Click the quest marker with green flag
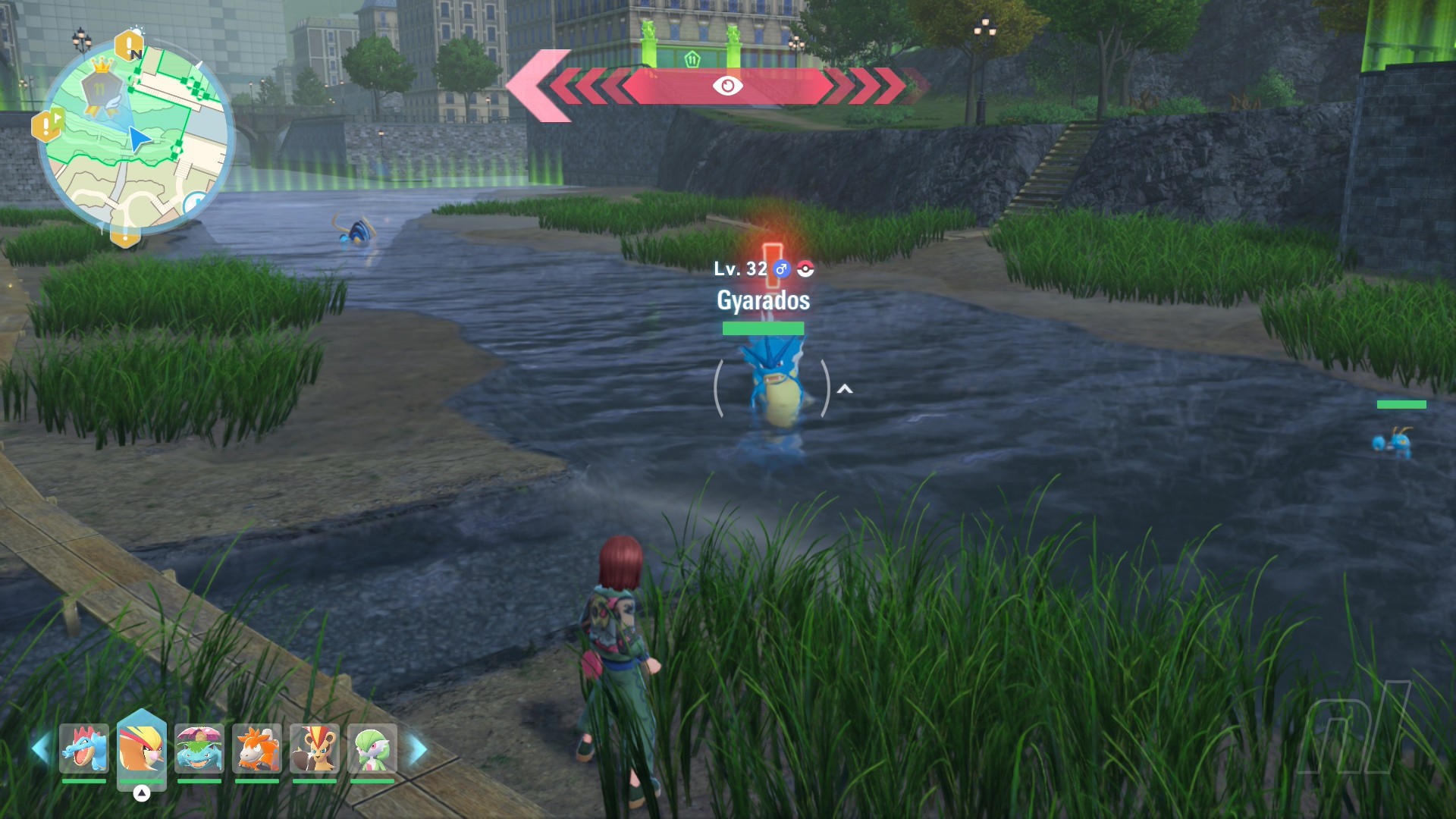Viewport: 1456px width, 819px height. [47, 125]
